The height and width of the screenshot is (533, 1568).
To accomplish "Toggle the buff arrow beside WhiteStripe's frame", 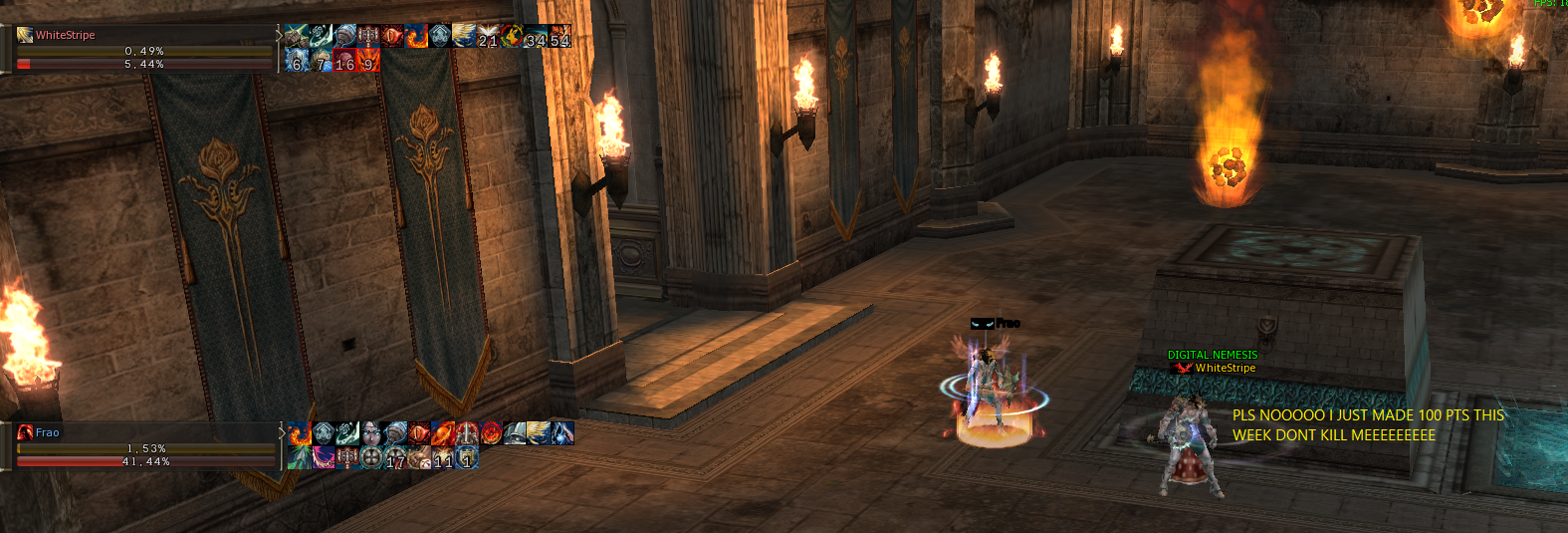I will (x=280, y=36).
